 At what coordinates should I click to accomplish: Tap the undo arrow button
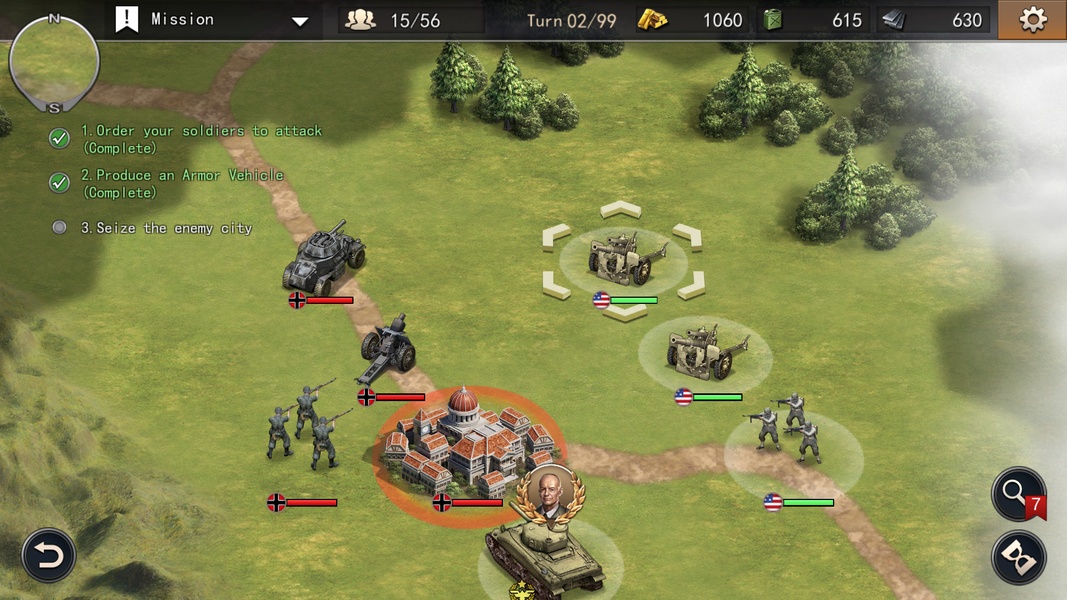click(x=48, y=555)
